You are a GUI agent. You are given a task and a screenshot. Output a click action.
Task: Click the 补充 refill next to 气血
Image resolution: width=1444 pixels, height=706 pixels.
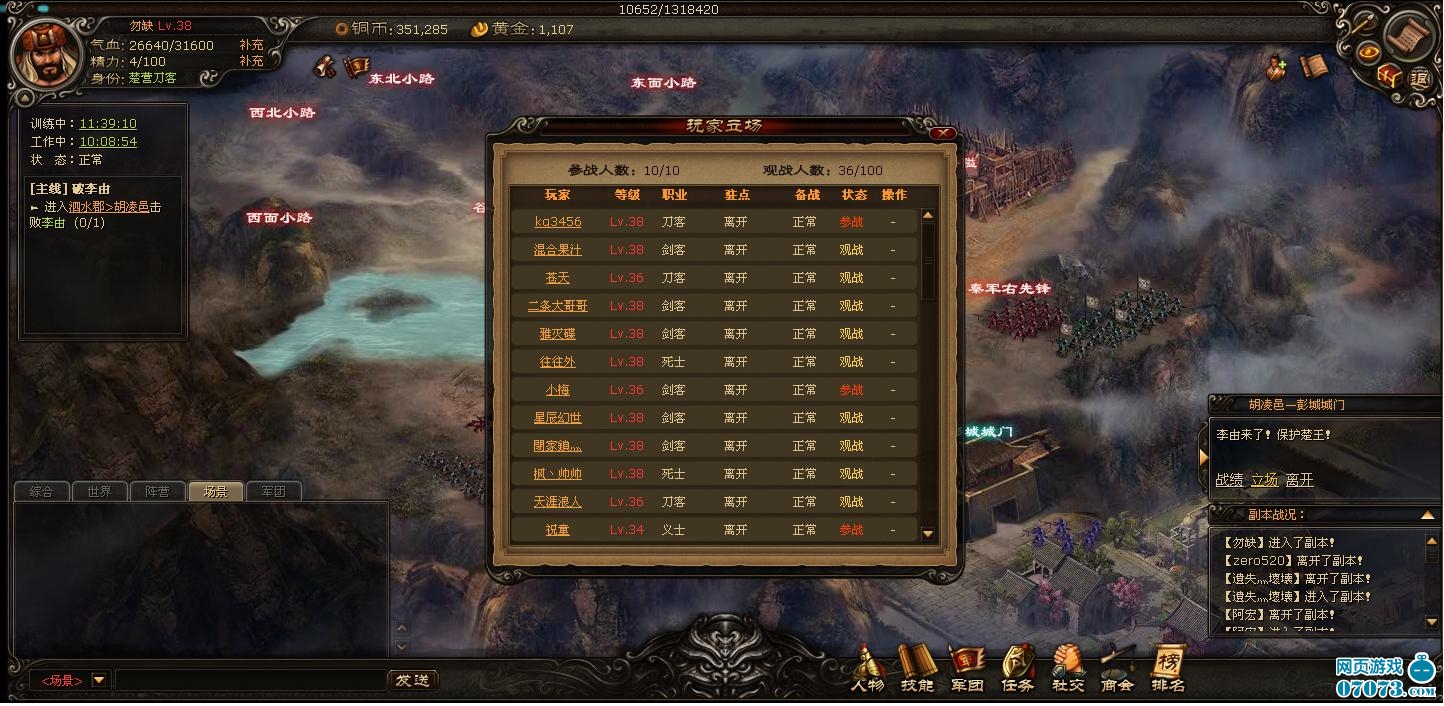tap(251, 45)
